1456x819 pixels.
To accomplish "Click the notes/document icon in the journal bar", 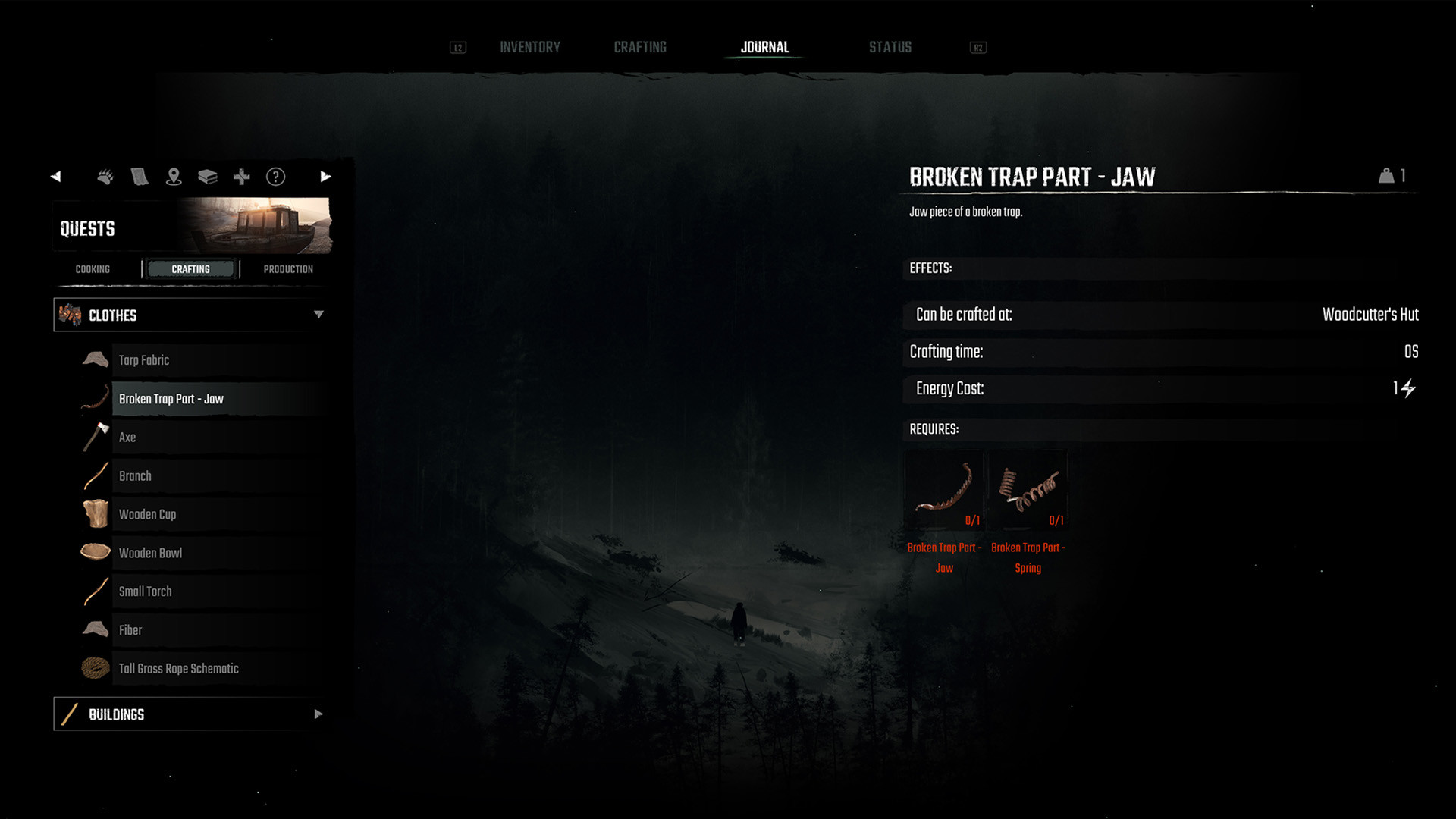I will 140,177.
